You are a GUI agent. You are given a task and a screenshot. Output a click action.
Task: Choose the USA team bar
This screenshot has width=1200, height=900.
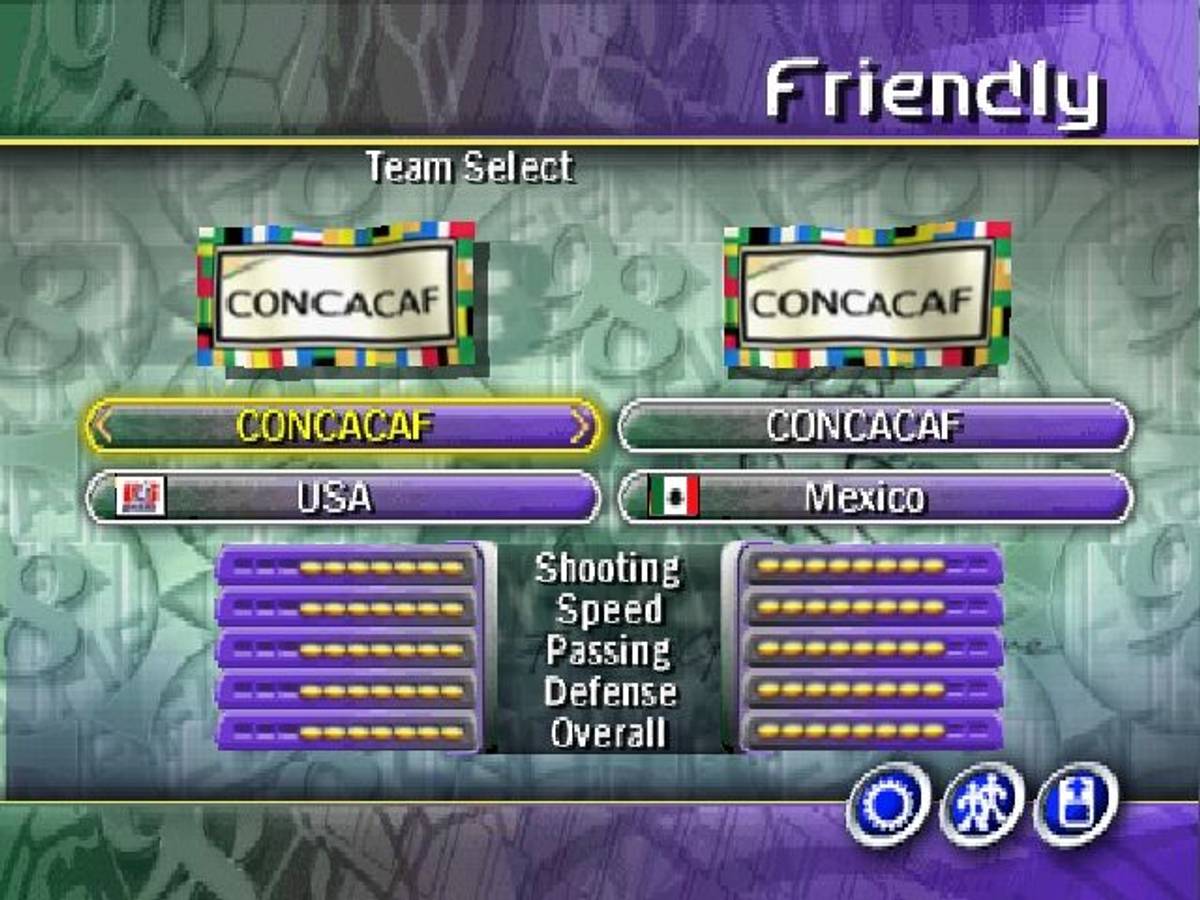pos(343,497)
